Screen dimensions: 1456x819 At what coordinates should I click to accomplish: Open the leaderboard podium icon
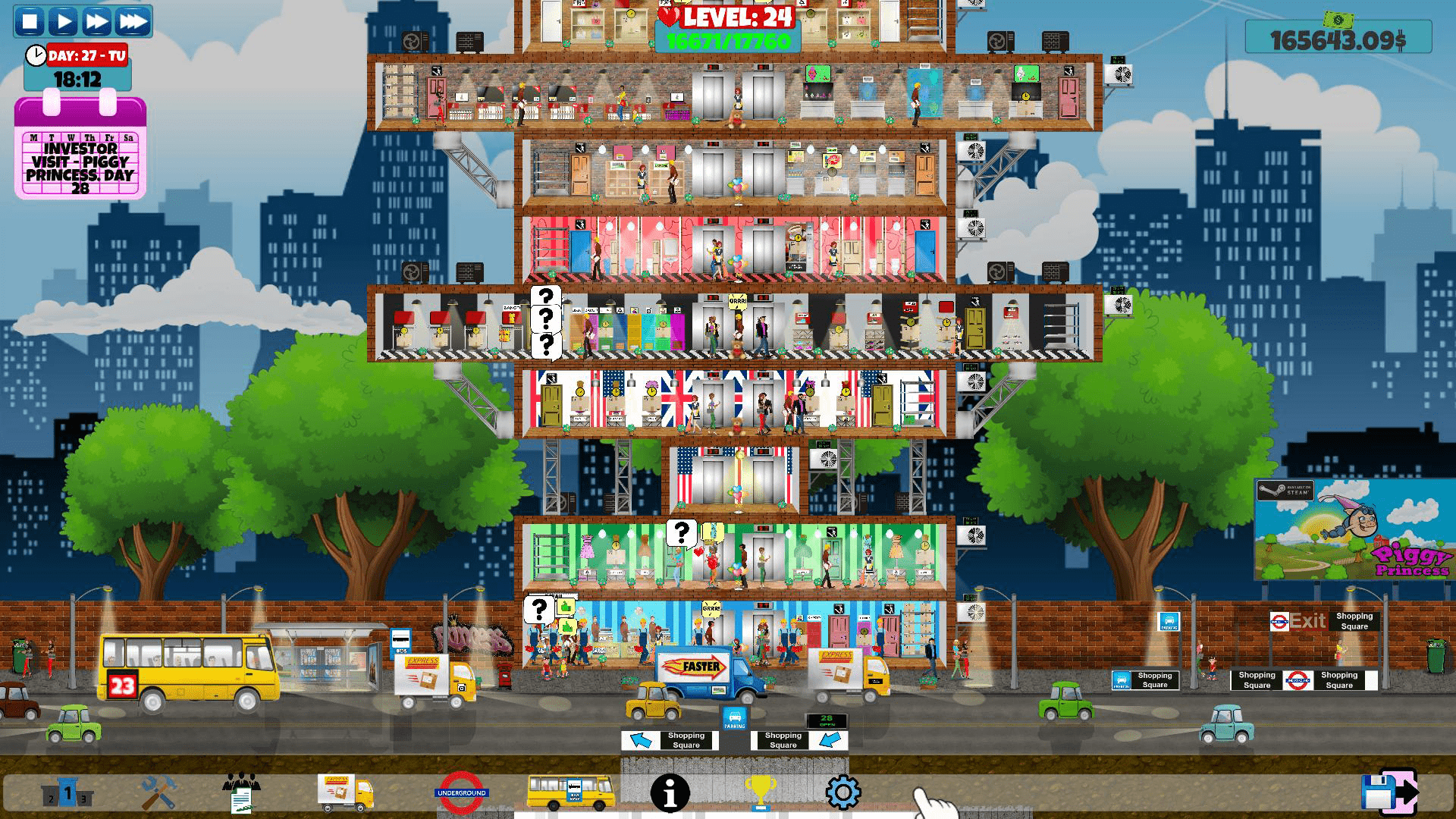point(68,791)
